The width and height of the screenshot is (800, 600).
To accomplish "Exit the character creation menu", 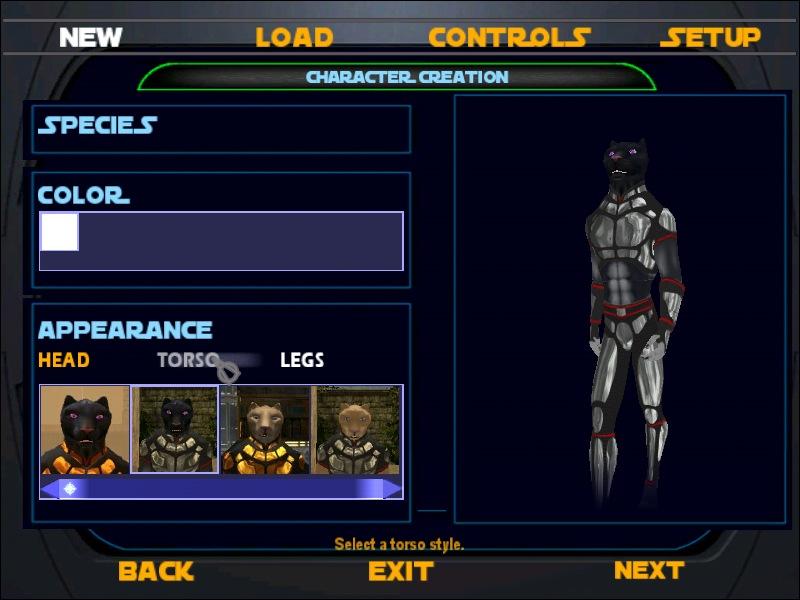I will click(x=400, y=571).
